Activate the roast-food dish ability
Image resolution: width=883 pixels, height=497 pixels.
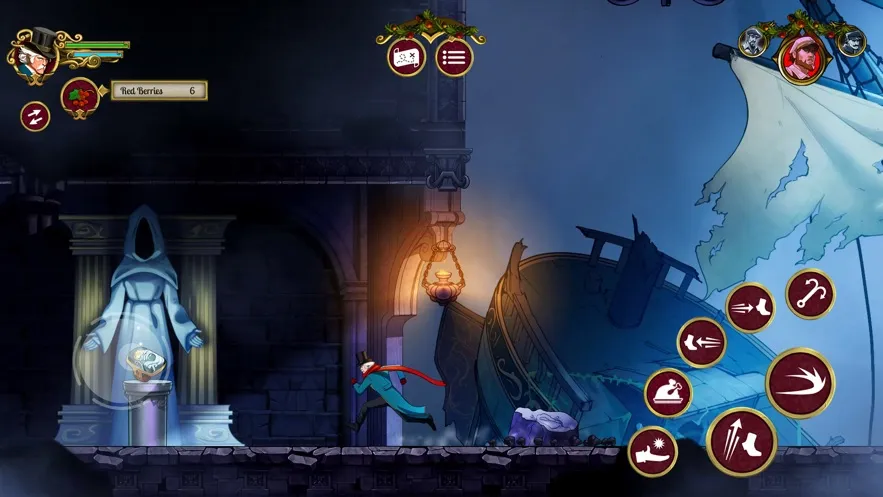pyautogui.click(x=669, y=392)
